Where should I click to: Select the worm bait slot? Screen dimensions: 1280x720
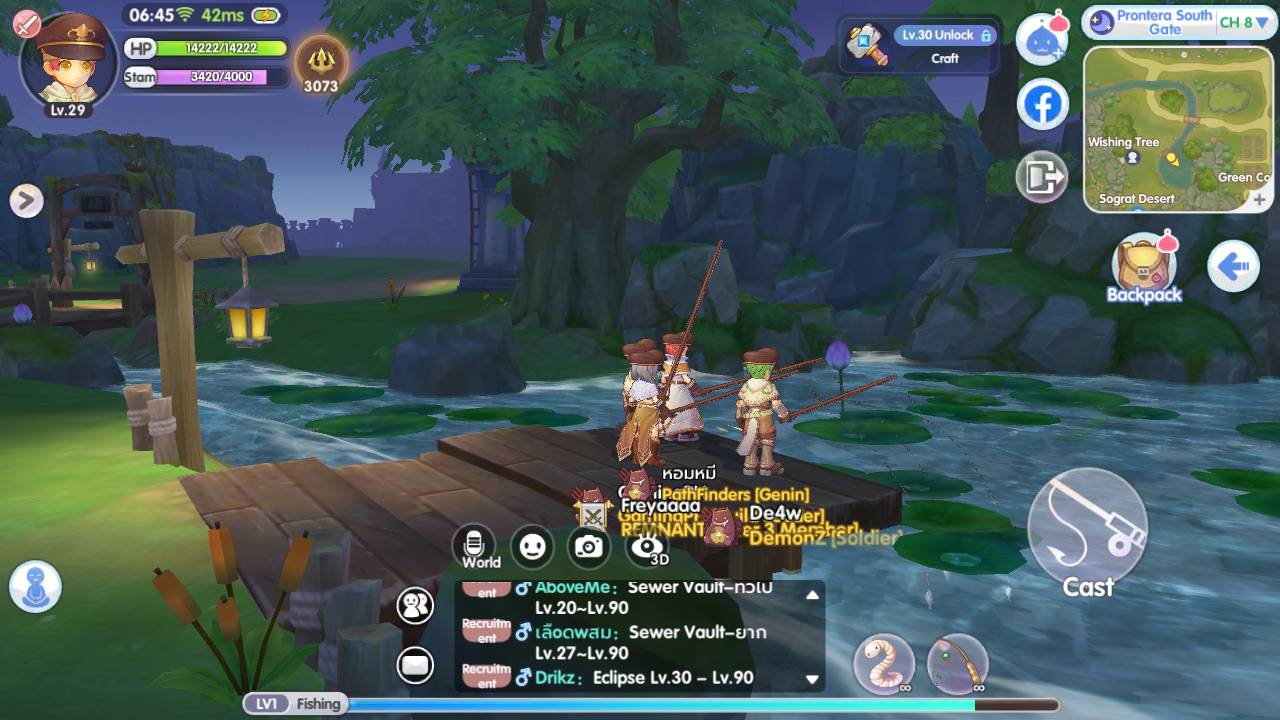tap(884, 664)
